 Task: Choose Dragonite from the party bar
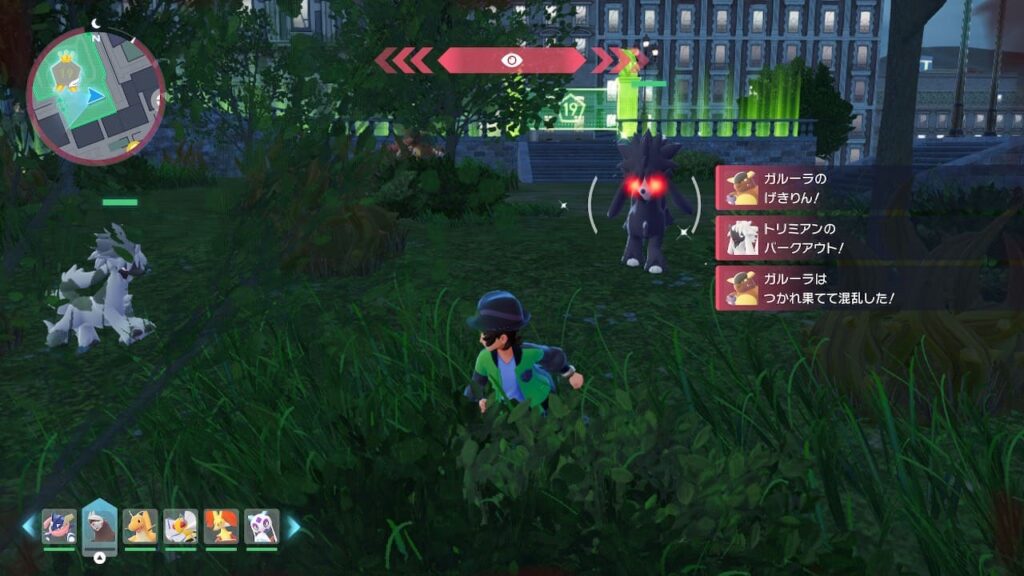pos(140,526)
